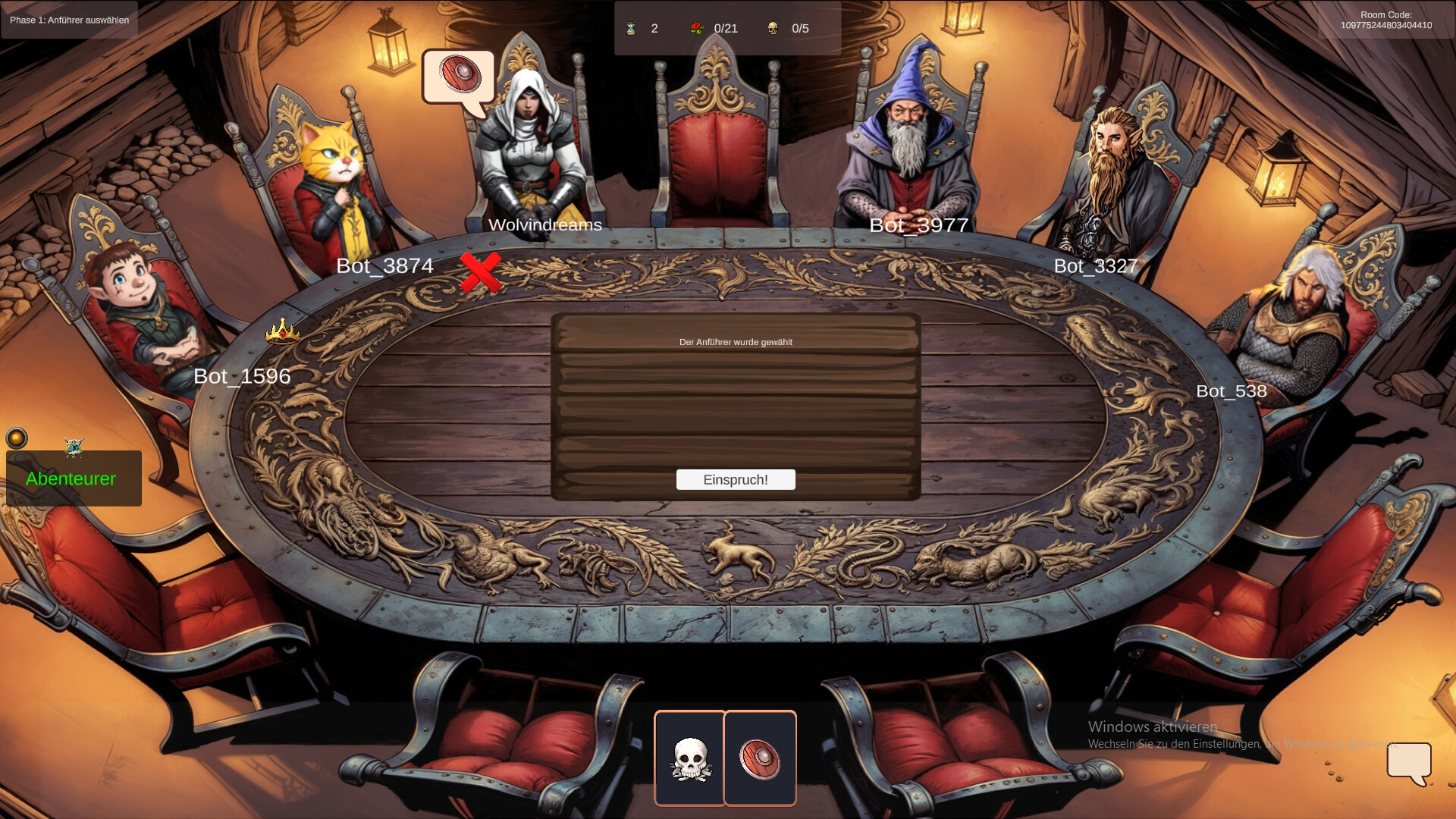1456x819 pixels.
Task: Select the shield vote card
Action: pos(760,757)
